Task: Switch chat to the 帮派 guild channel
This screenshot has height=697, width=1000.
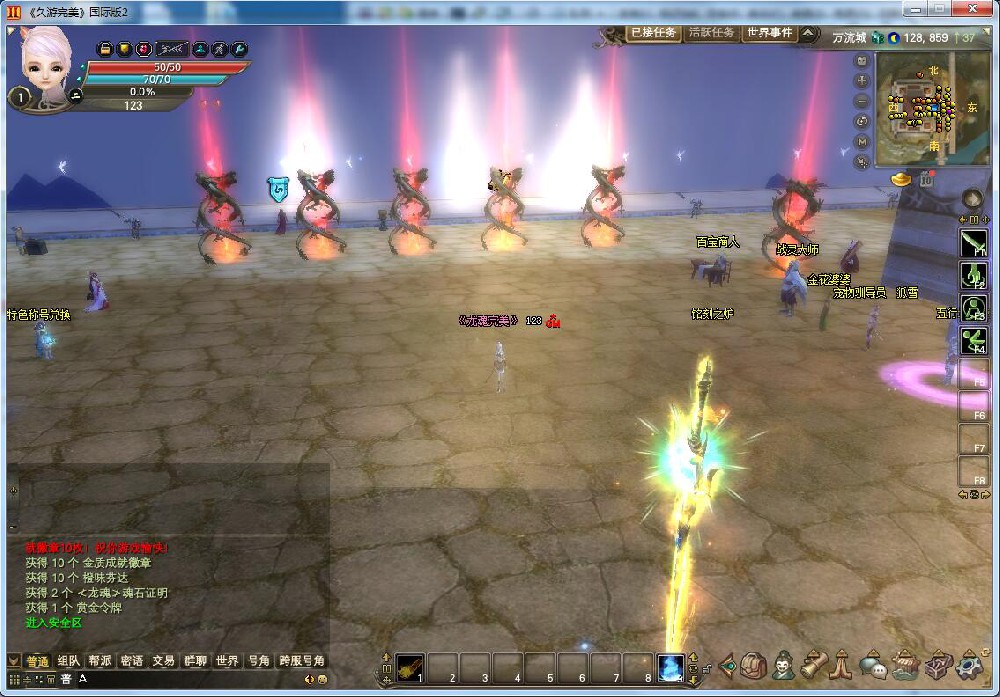Action: pos(99,661)
